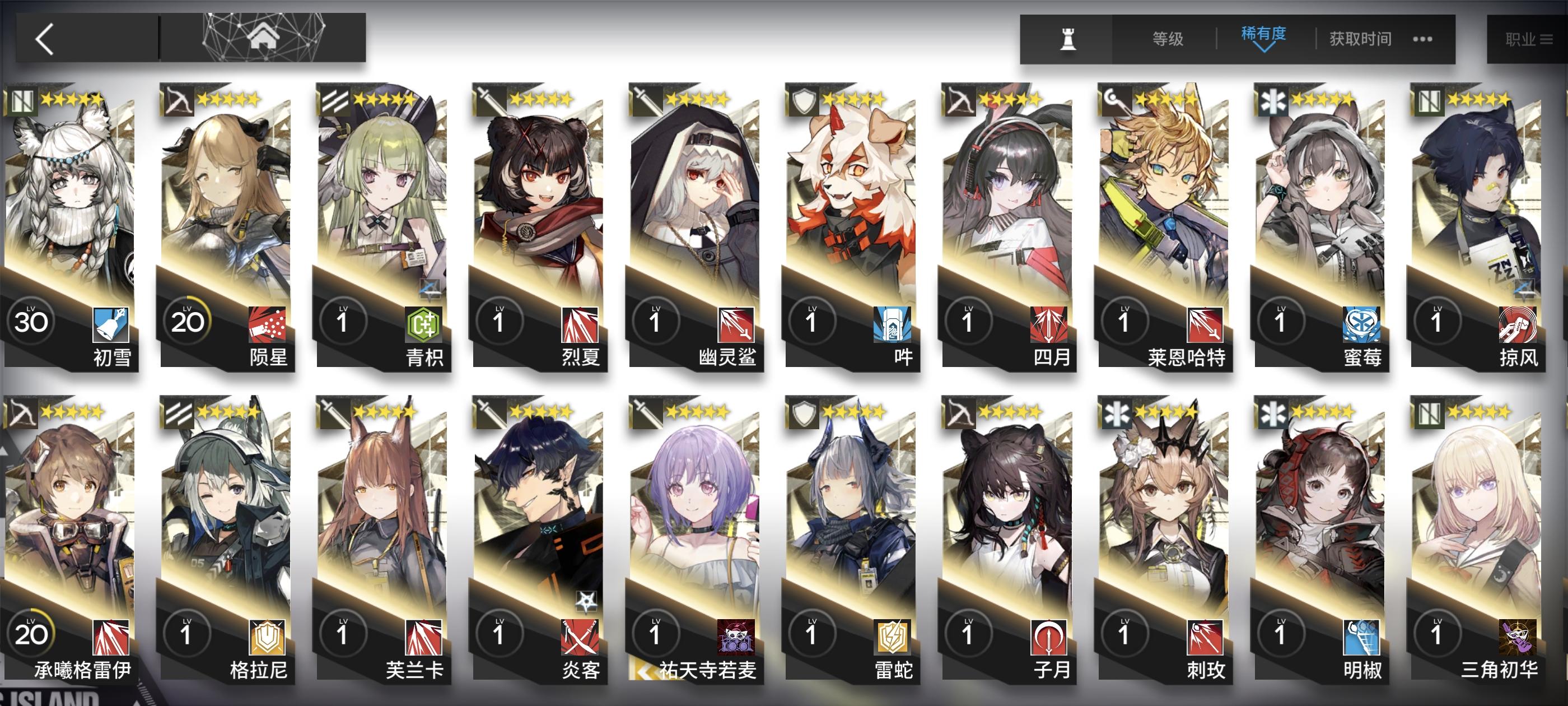Switch sorting to 等级
The image size is (1568, 706).
click(1168, 38)
